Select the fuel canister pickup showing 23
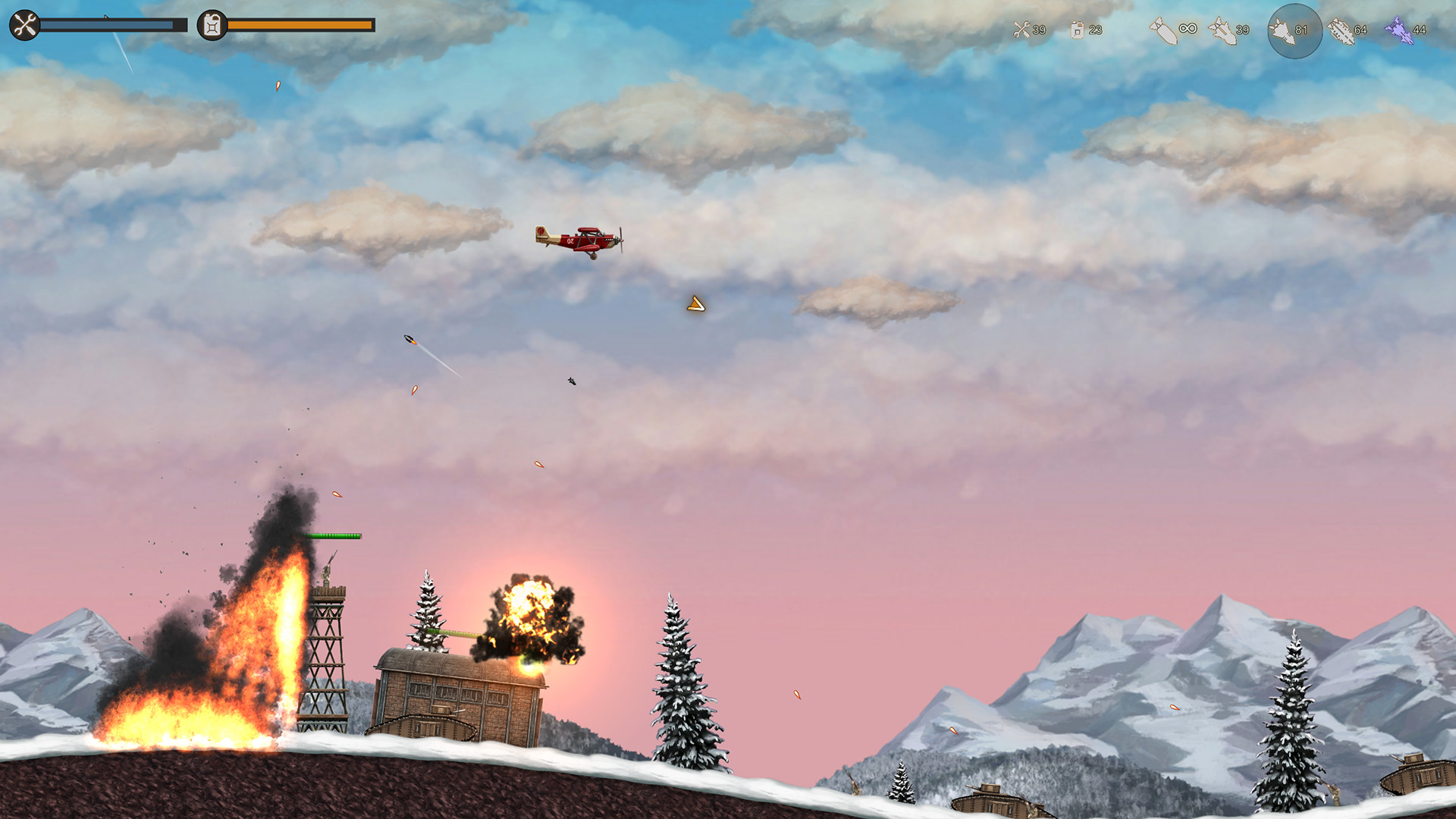This screenshot has width=1456, height=819. coord(1078,30)
